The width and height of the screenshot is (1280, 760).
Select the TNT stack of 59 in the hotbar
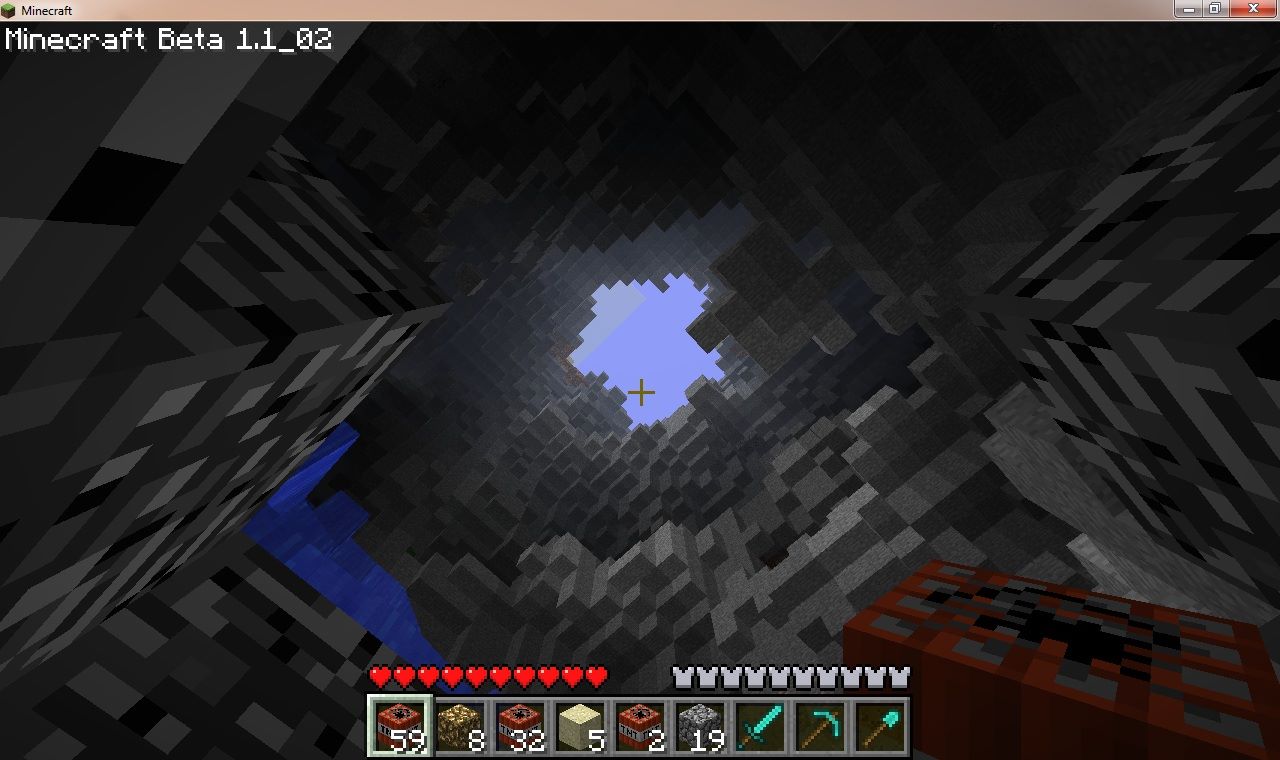399,726
